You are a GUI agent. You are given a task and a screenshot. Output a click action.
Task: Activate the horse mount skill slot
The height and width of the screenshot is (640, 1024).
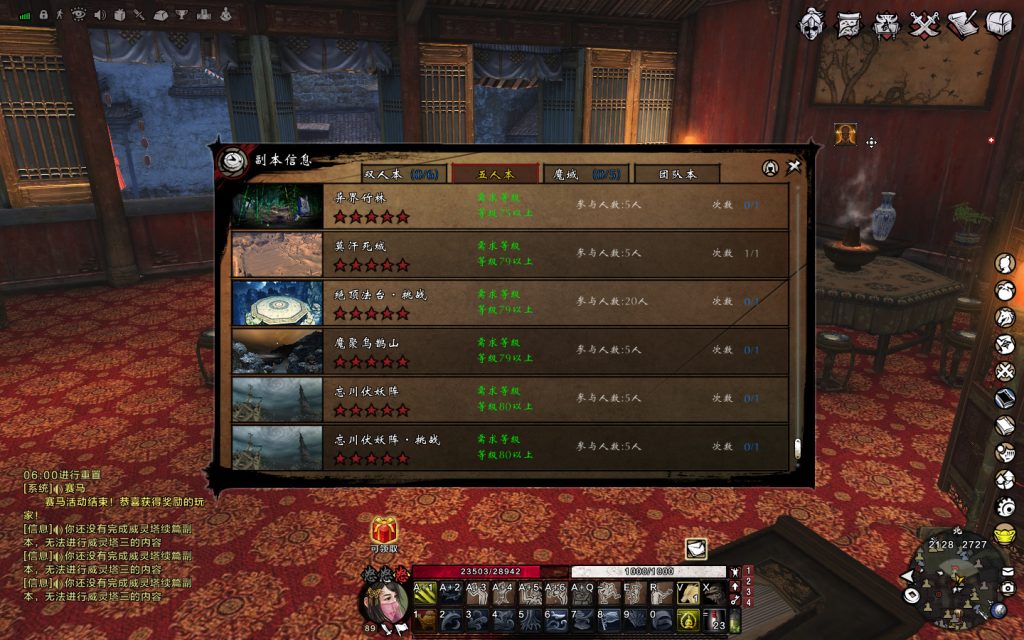tap(689, 594)
